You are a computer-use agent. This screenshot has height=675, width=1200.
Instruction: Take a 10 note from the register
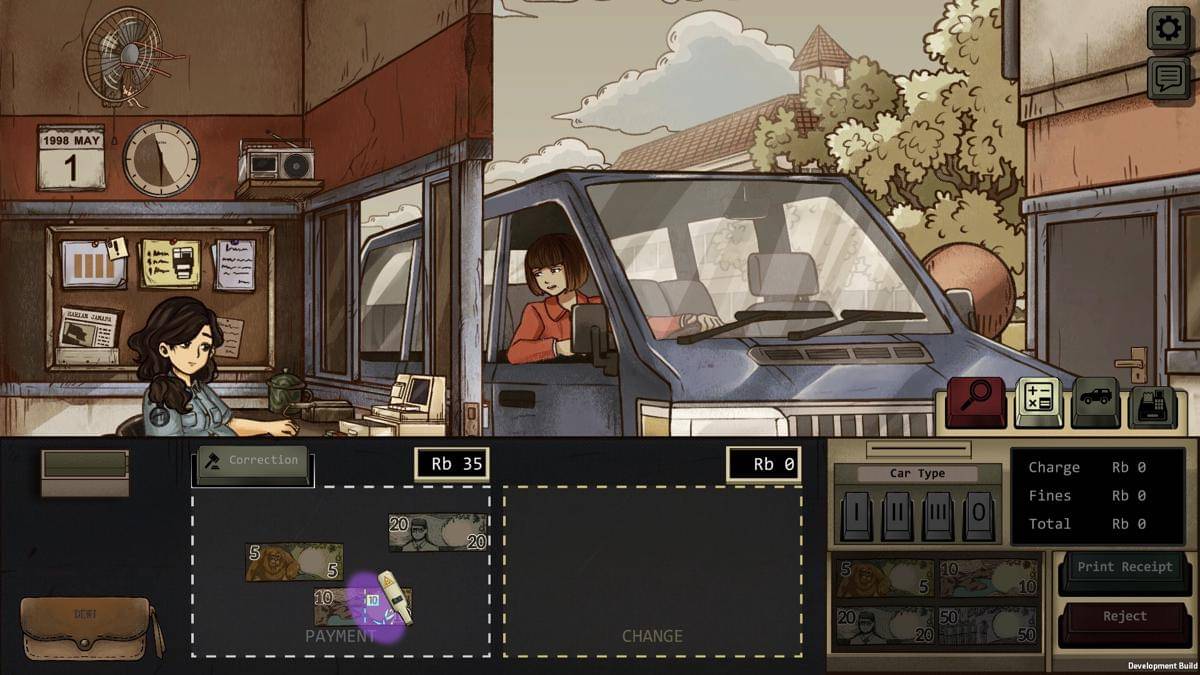point(988,579)
